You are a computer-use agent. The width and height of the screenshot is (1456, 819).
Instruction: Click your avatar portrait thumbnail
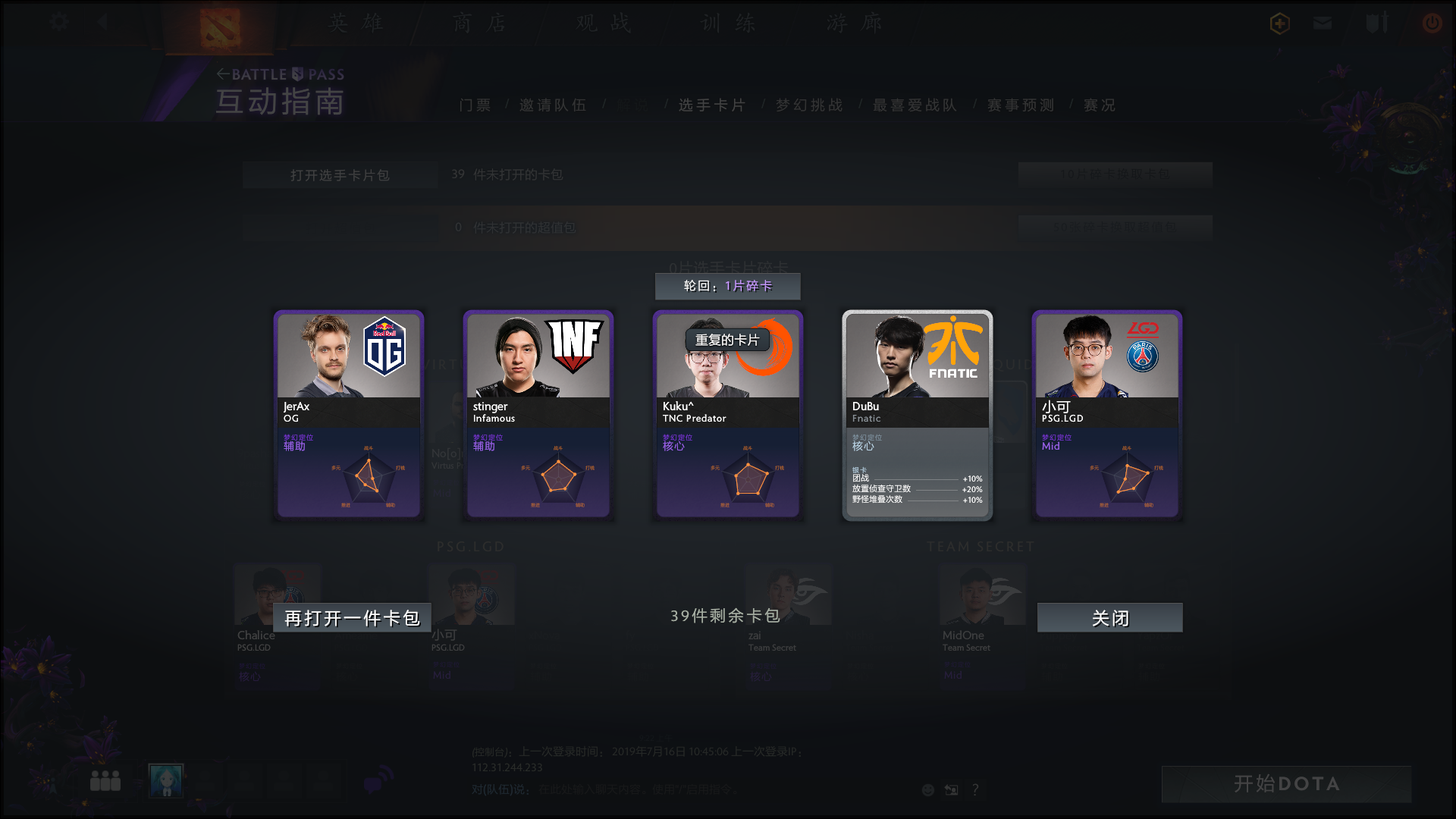point(165,780)
